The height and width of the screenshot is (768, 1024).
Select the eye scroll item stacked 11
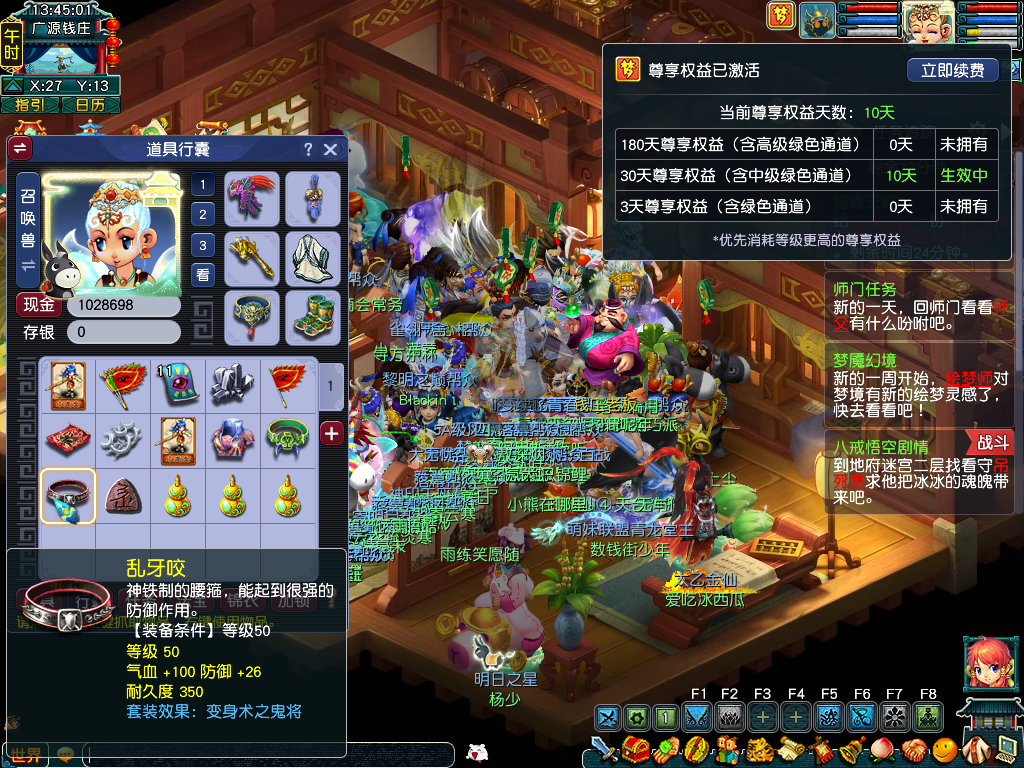pos(176,385)
